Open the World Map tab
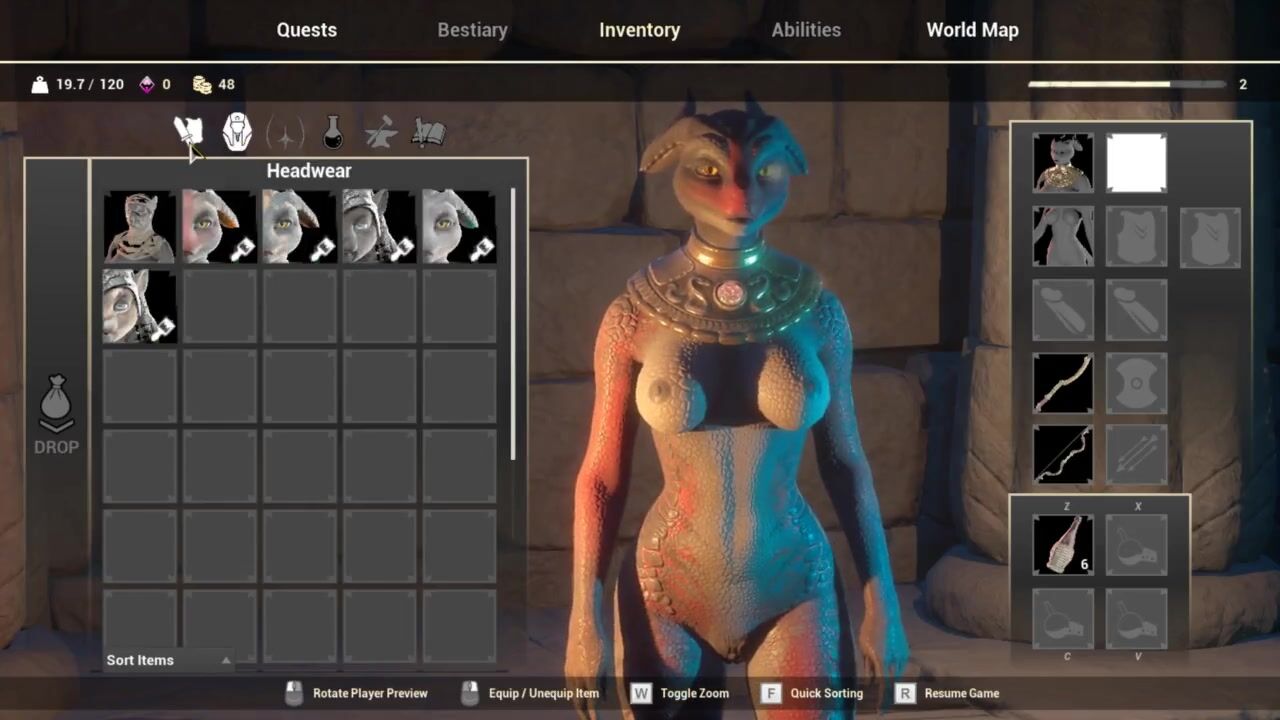 [972, 30]
